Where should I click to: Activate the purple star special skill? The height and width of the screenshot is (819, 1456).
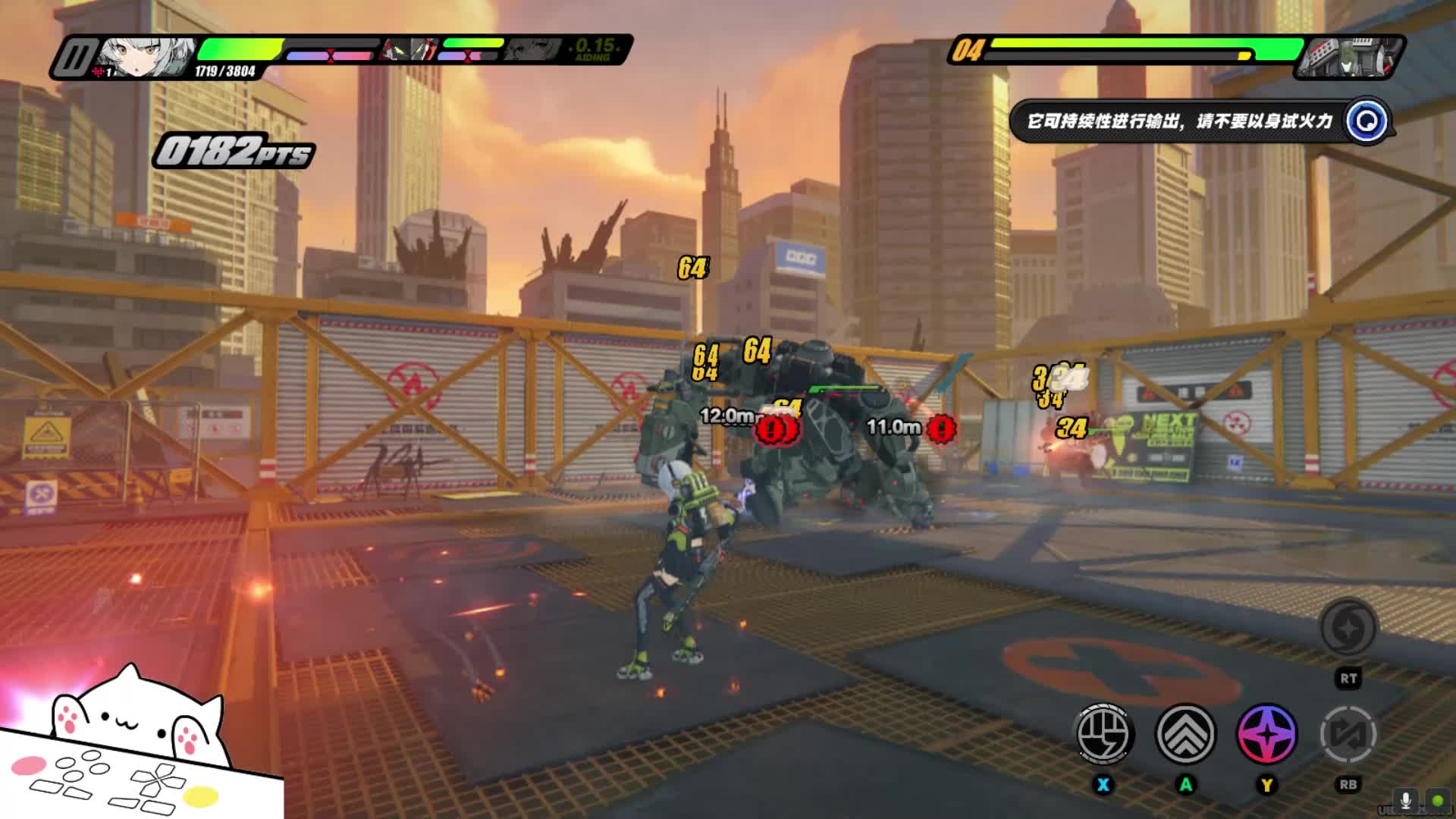point(1266,734)
